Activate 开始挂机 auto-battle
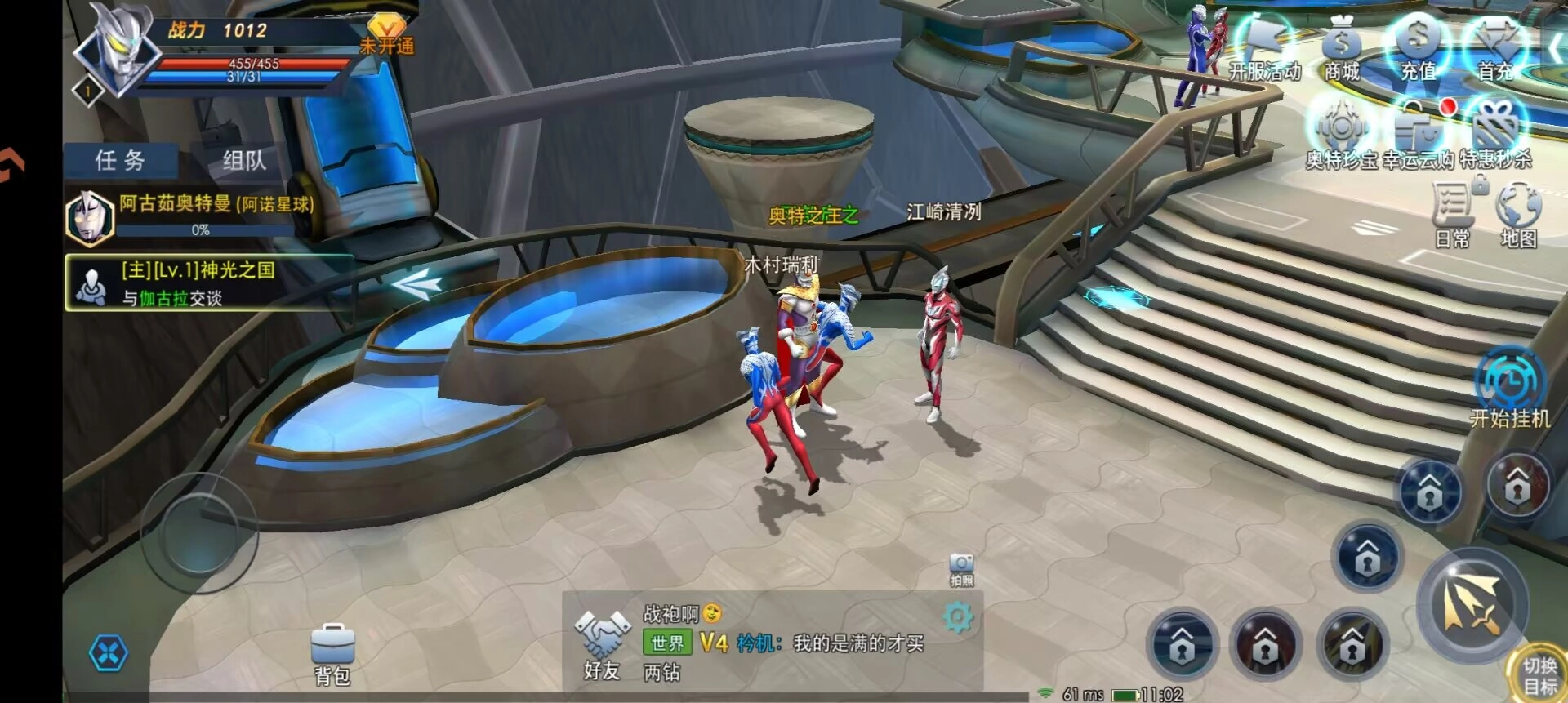This screenshot has width=1568, height=703. pos(1510,389)
